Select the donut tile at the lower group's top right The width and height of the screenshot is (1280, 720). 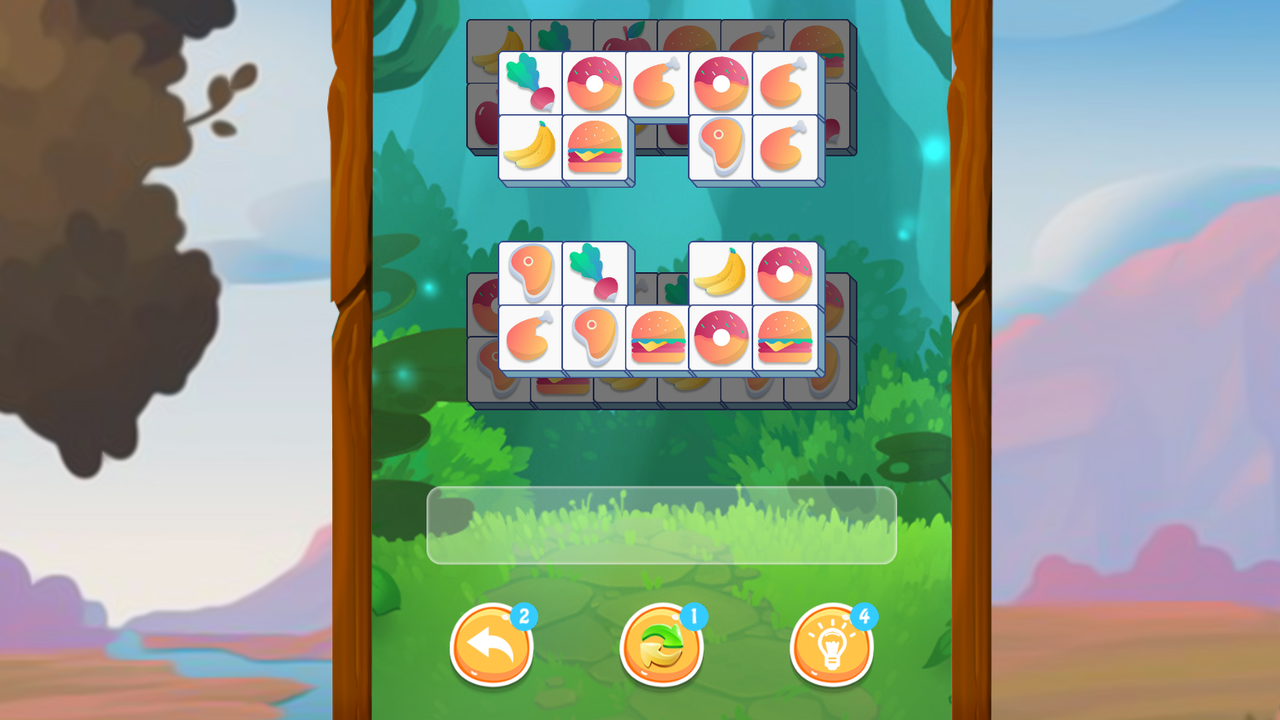pos(787,272)
